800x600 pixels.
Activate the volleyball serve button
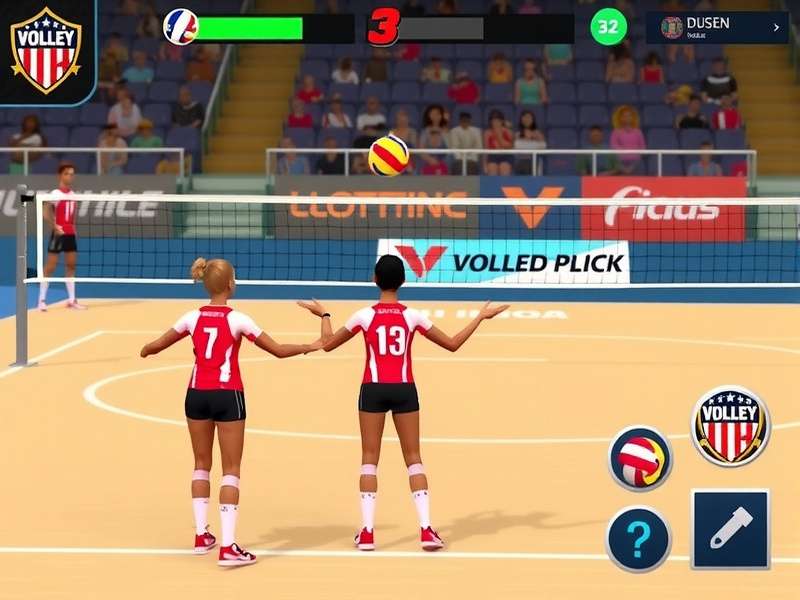pyautogui.click(x=640, y=459)
